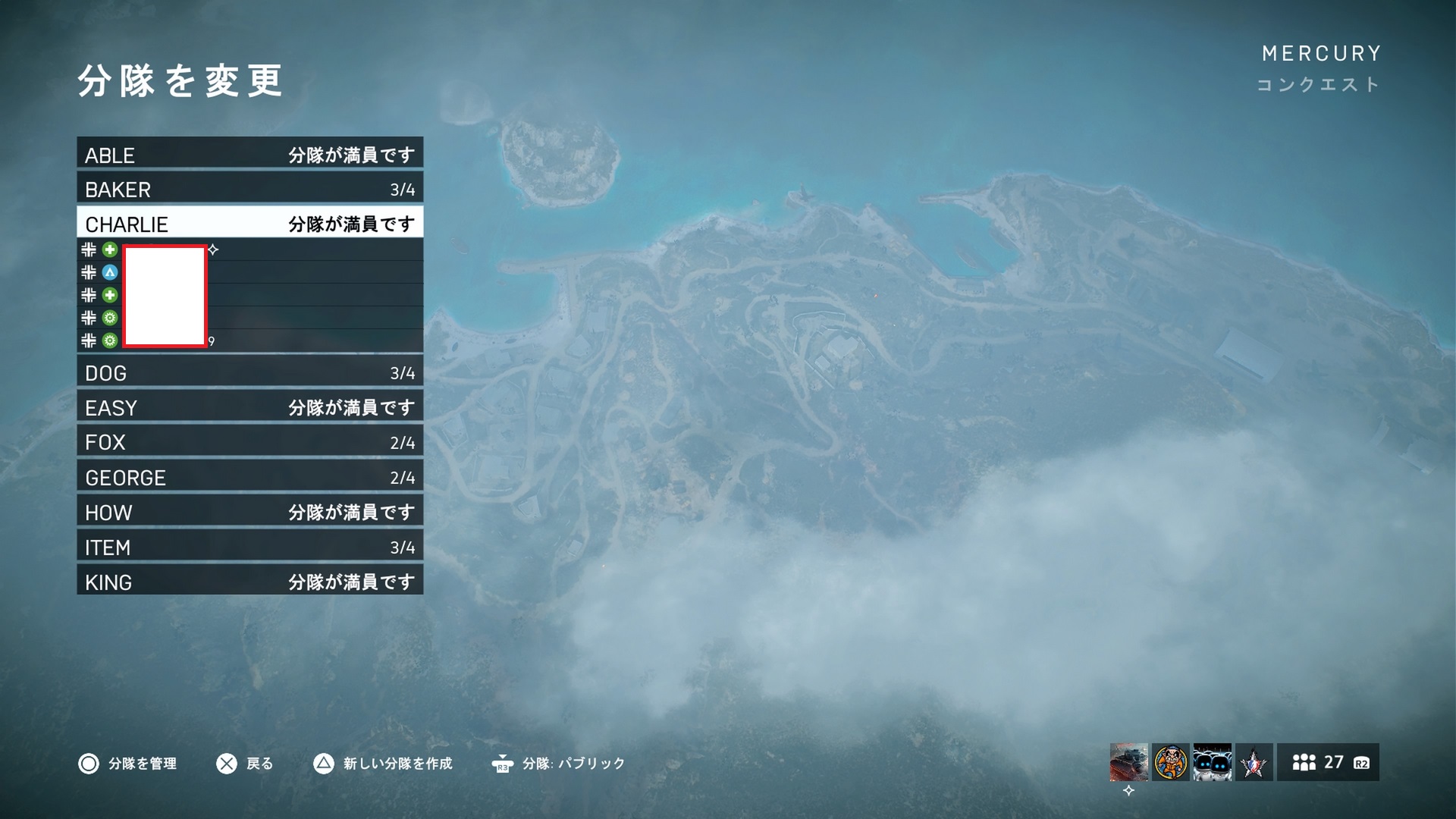1456x819 pixels.
Task: Open the player count list showing 27
Action: (x=1328, y=762)
